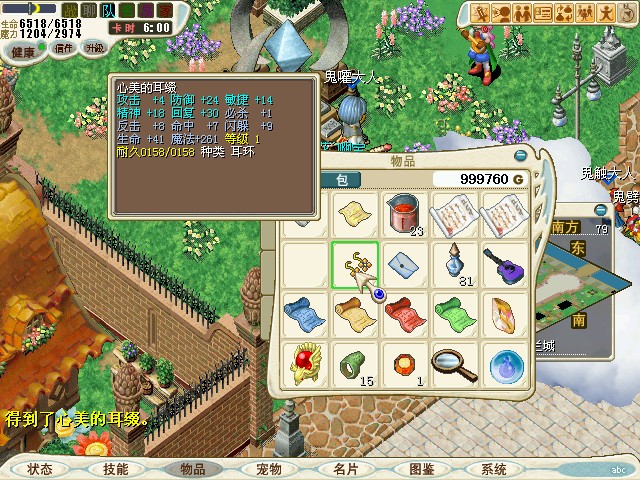This screenshot has width=640, height=480.
Task: Open the 系统 system menu
Action: pos(493,468)
